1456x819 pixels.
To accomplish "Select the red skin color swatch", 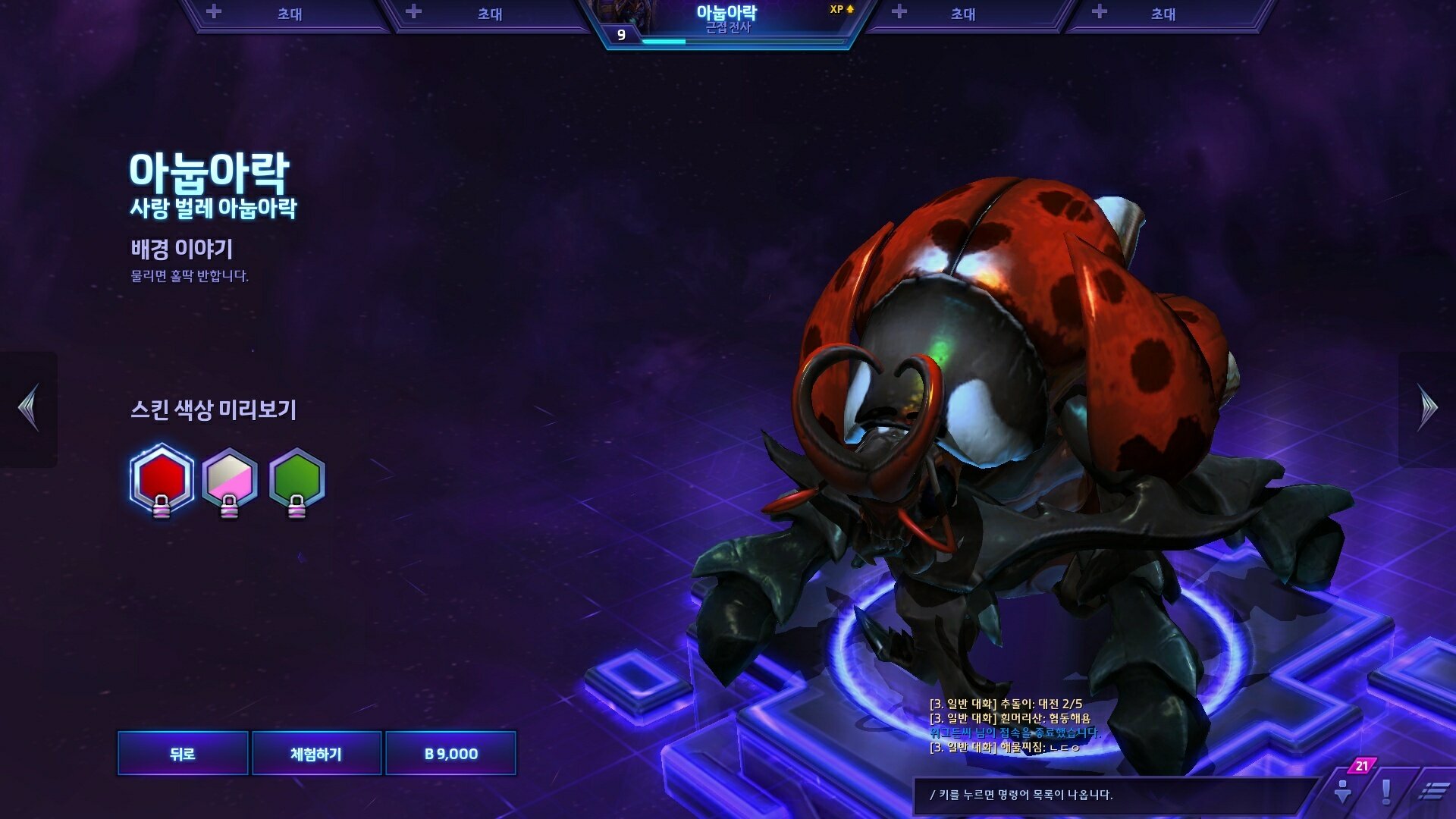I will click(x=161, y=479).
